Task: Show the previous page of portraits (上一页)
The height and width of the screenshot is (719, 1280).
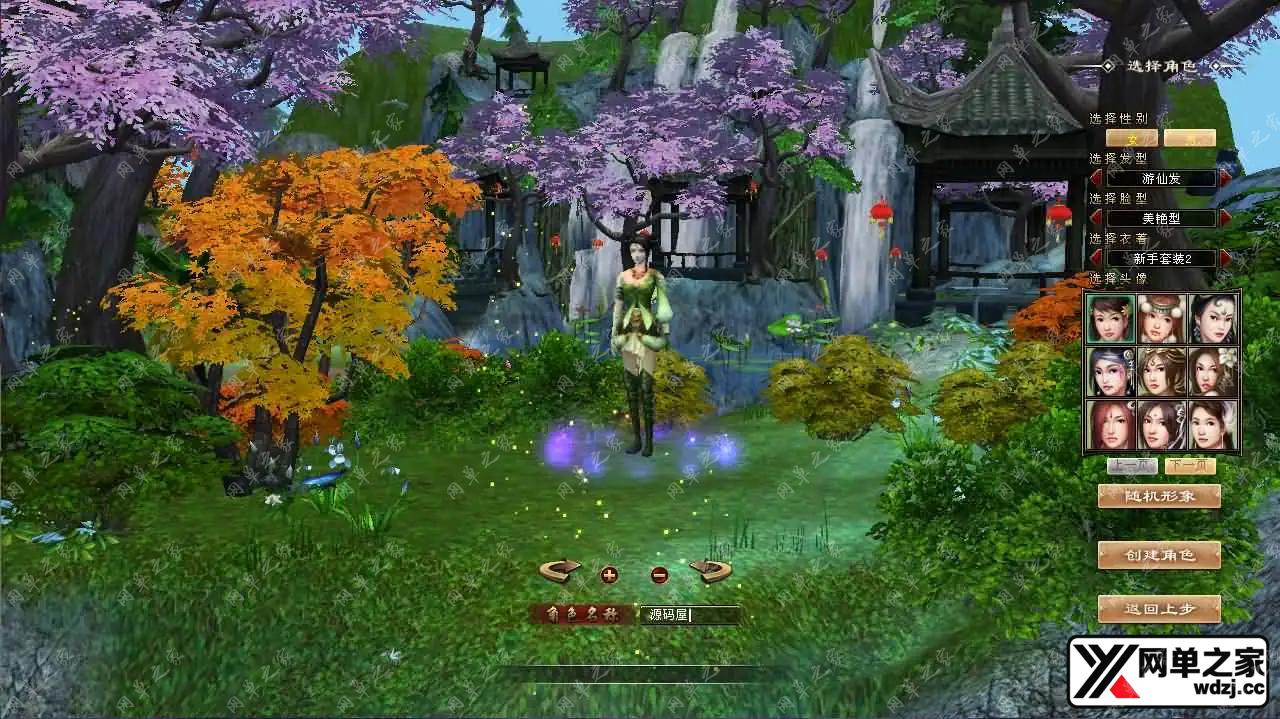Action: (x=1132, y=466)
